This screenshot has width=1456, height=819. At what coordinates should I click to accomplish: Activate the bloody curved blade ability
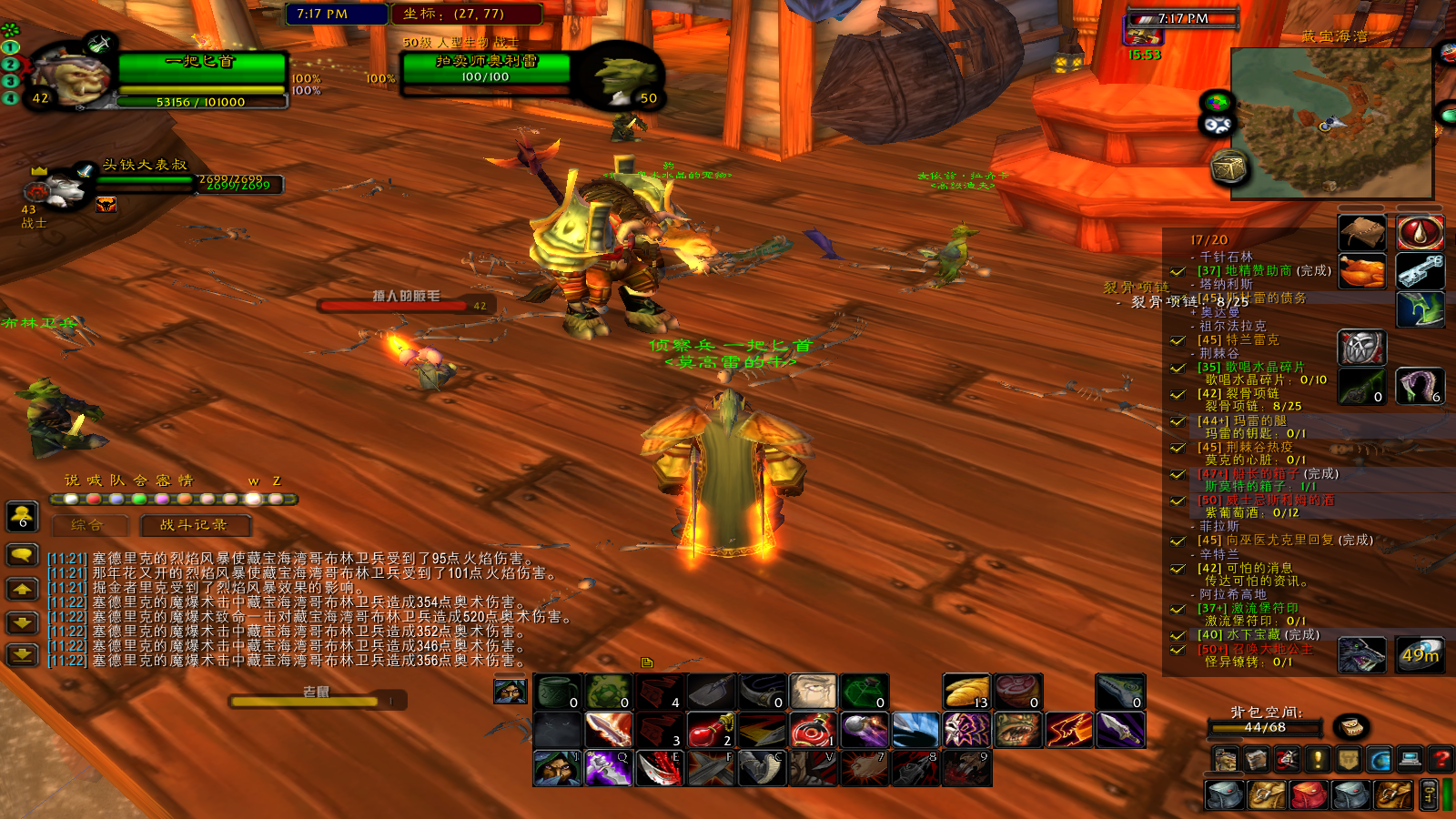659,769
